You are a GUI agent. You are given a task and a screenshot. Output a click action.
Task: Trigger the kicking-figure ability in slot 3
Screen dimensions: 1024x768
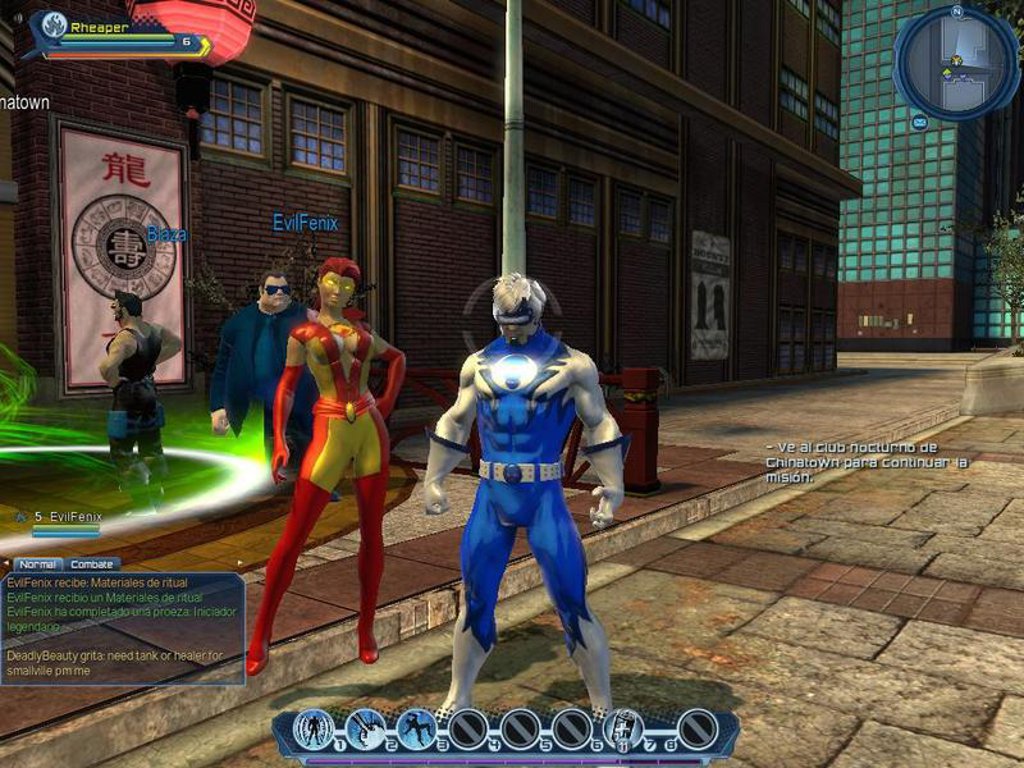click(417, 729)
